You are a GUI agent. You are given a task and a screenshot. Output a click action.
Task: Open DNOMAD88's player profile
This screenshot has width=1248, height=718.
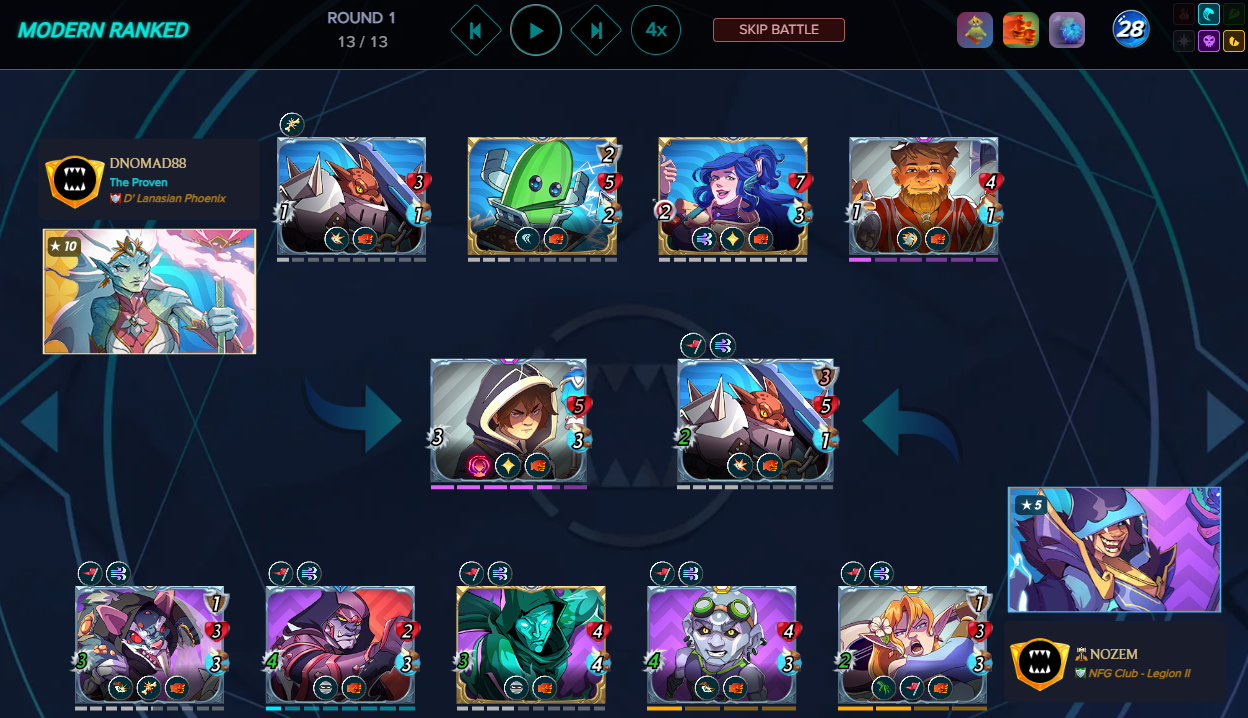[150, 163]
